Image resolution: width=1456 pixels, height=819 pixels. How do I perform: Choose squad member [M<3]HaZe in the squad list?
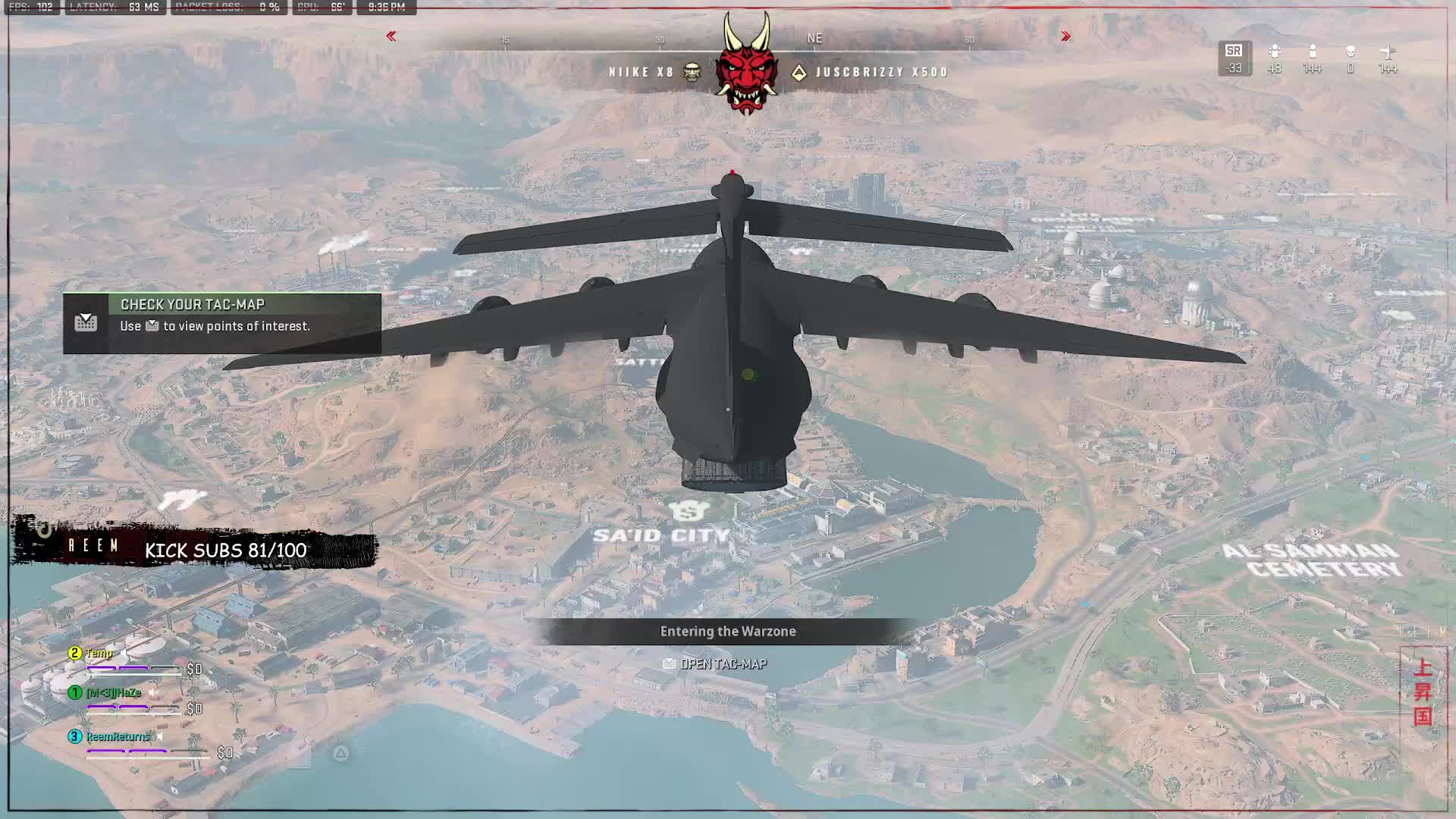pyautogui.click(x=114, y=693)
